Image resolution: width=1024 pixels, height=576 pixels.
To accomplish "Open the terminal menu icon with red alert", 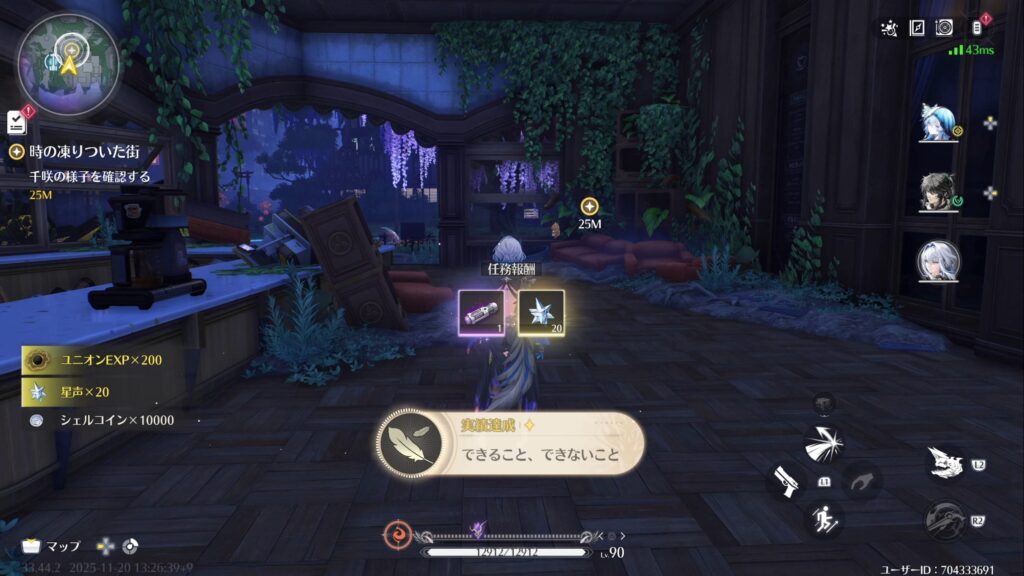I will [x=977, y=28].
